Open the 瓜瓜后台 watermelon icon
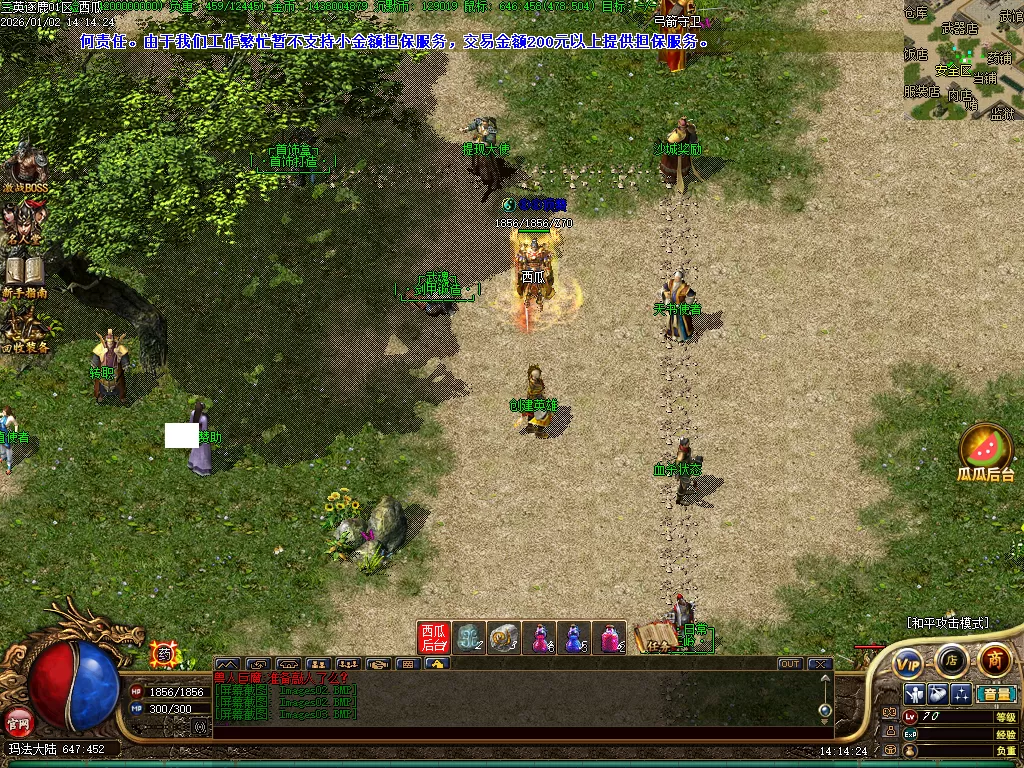Image resolution: width=1024 pixels, height=768 pixels. coord(986,450)
